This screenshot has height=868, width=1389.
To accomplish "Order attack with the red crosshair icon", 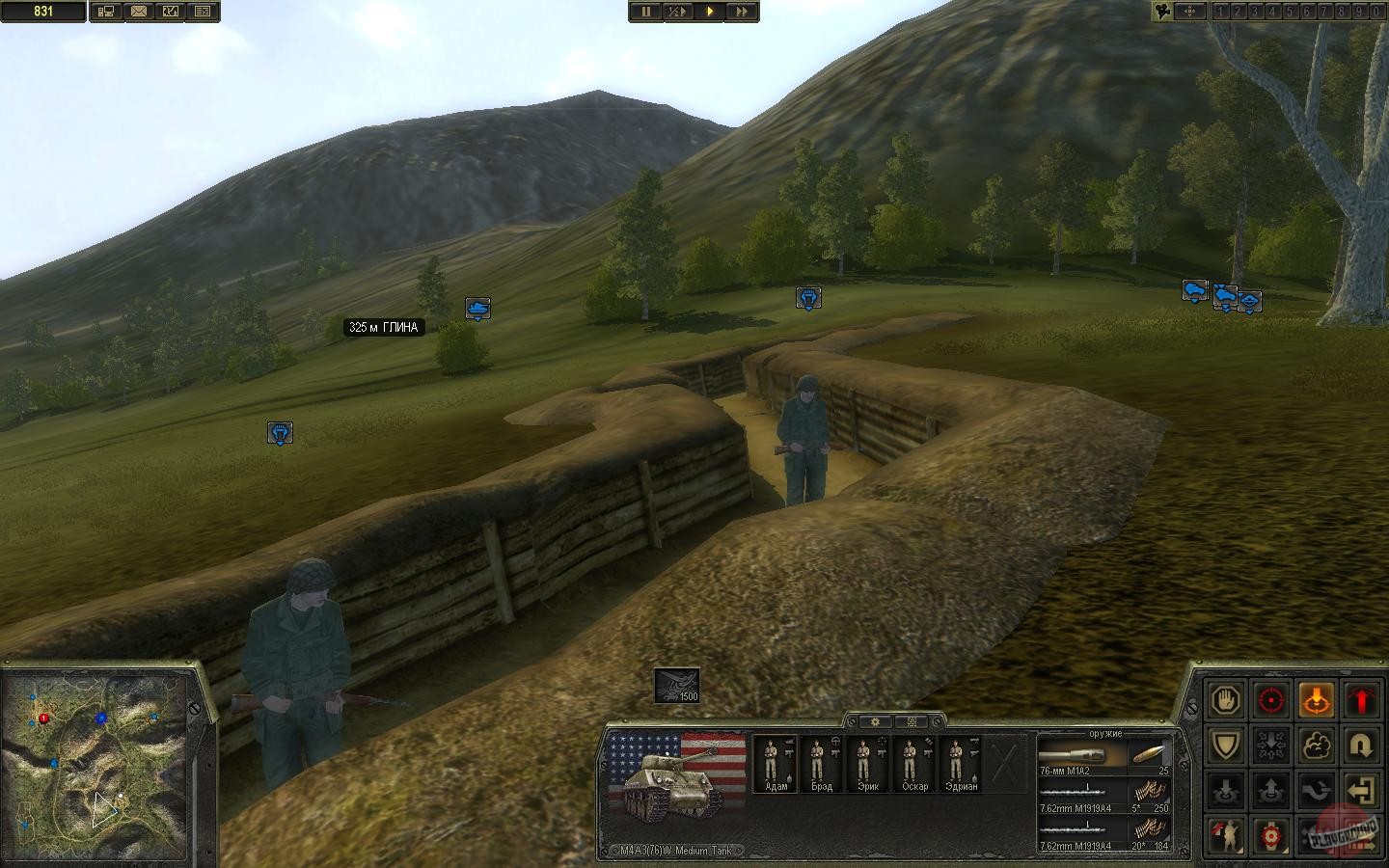I will pos(1271,699).
